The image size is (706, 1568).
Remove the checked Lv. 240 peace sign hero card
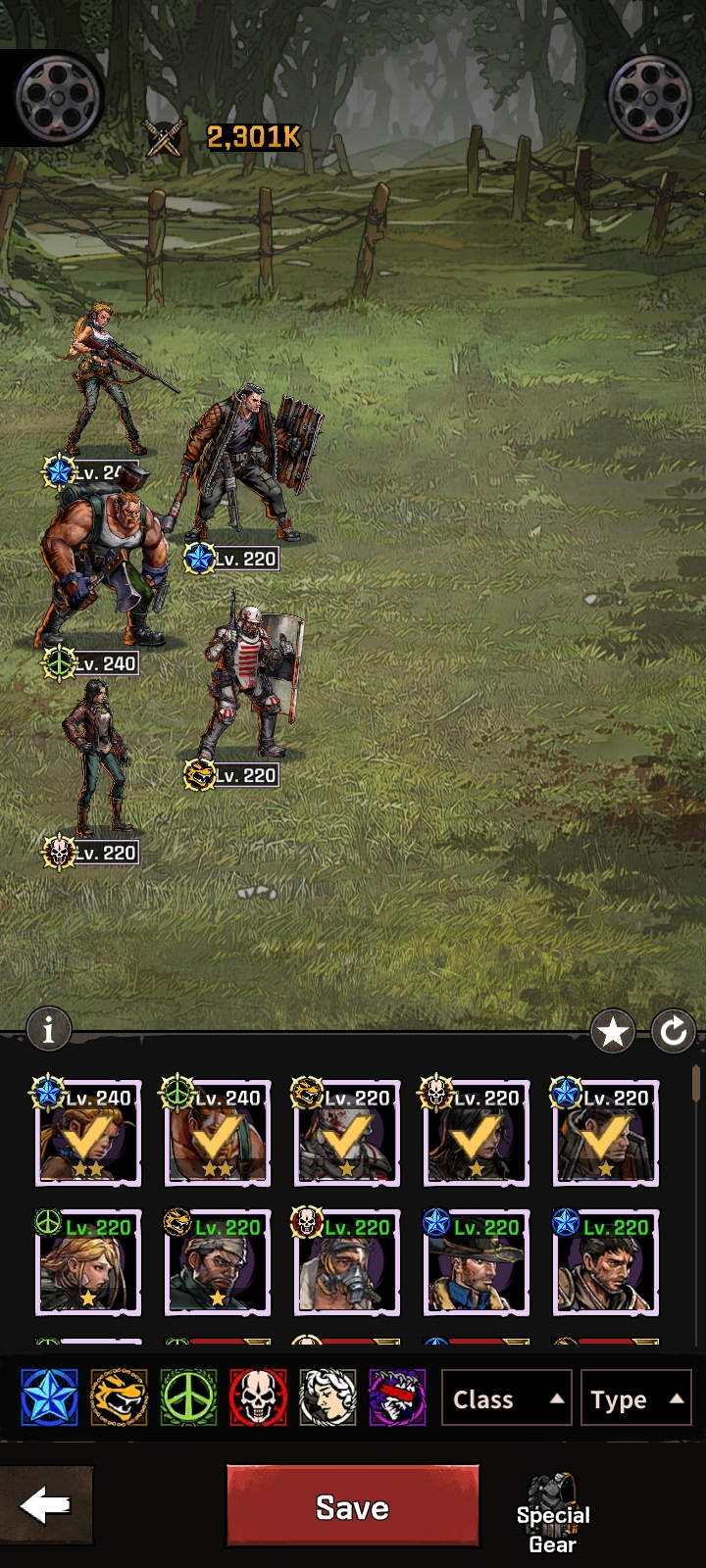pyautogui.click(x=218, y=1134)
